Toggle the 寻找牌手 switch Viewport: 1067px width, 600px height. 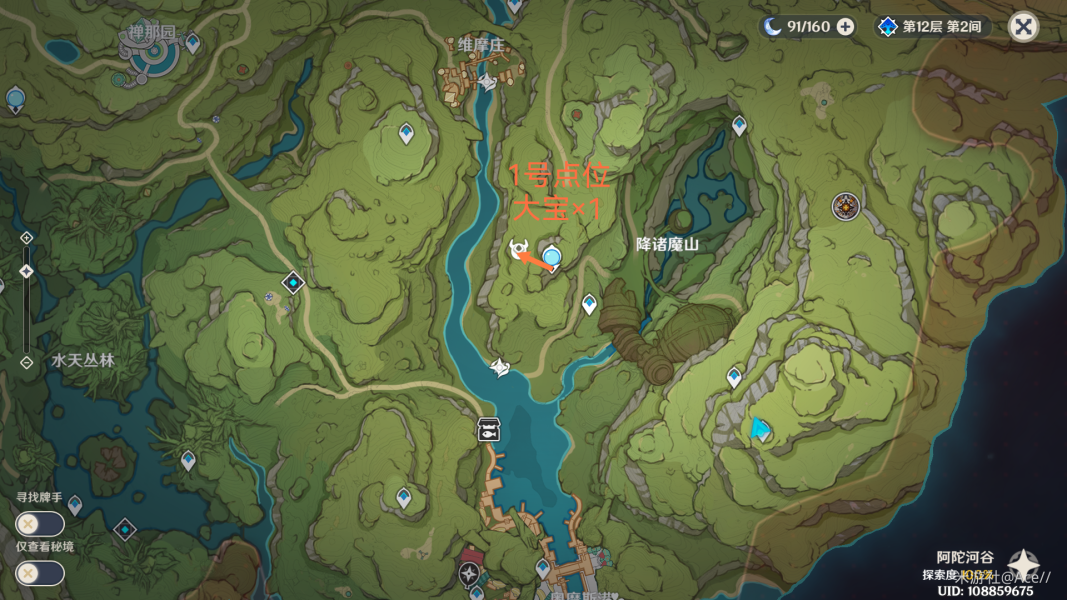[39, 523]
